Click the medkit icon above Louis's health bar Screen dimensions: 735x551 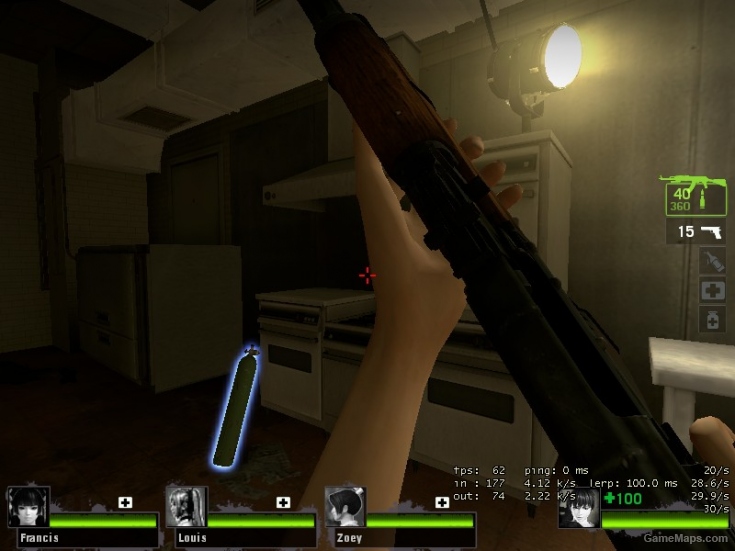point(283,502)
